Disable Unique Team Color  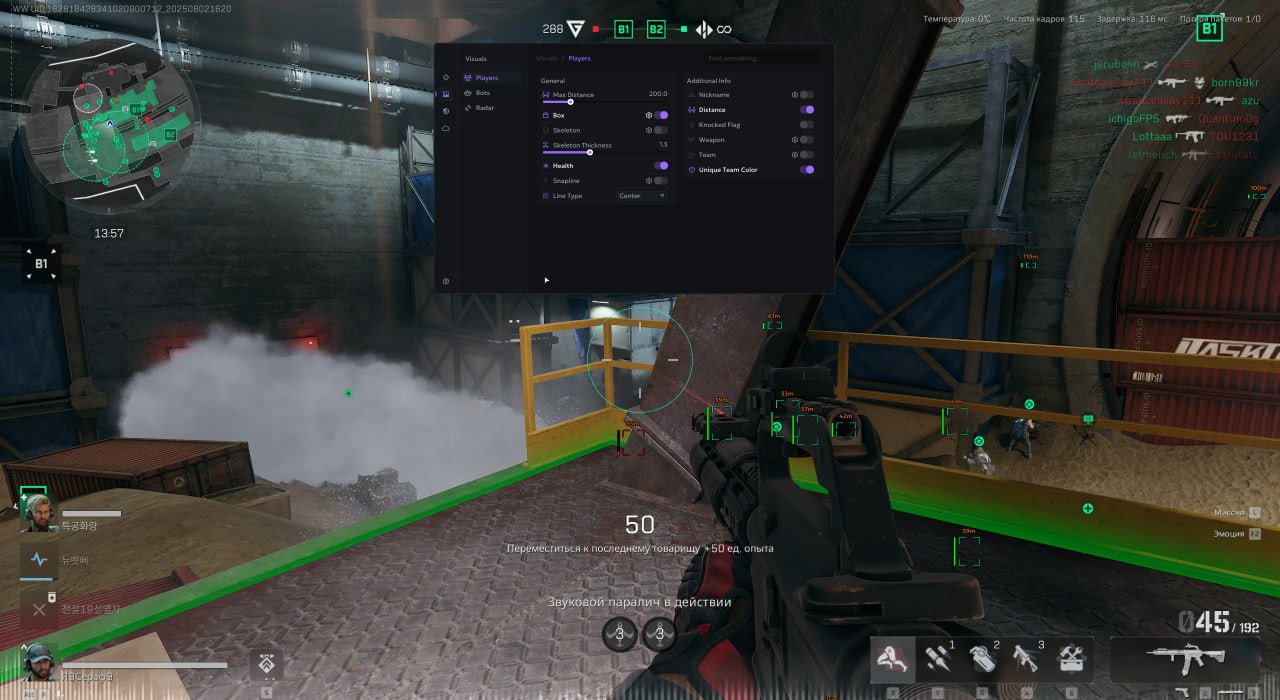(806, 170)
